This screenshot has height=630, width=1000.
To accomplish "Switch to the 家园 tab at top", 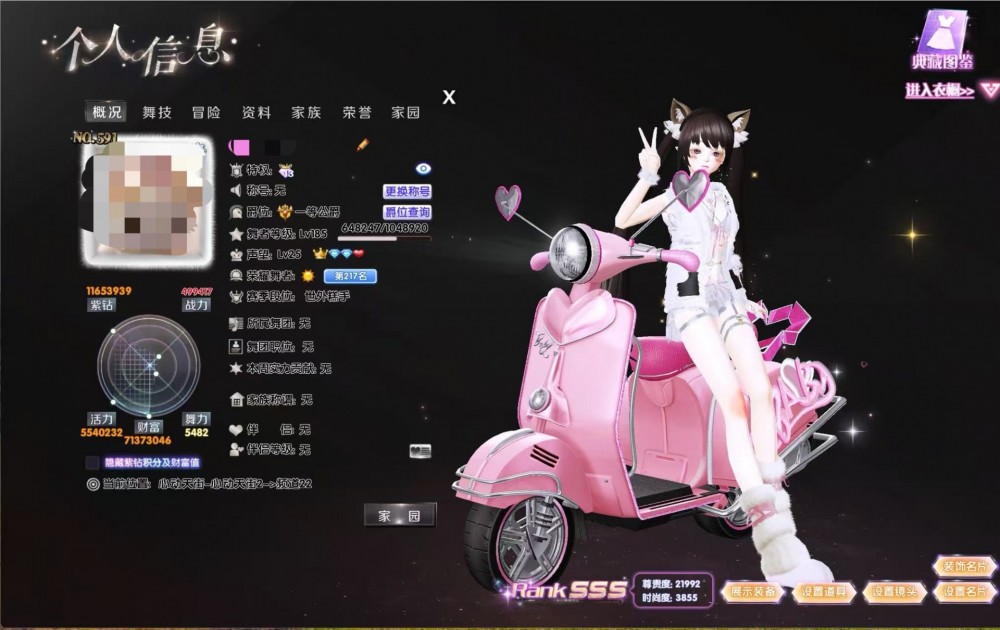I will click(x=406, y=113).
